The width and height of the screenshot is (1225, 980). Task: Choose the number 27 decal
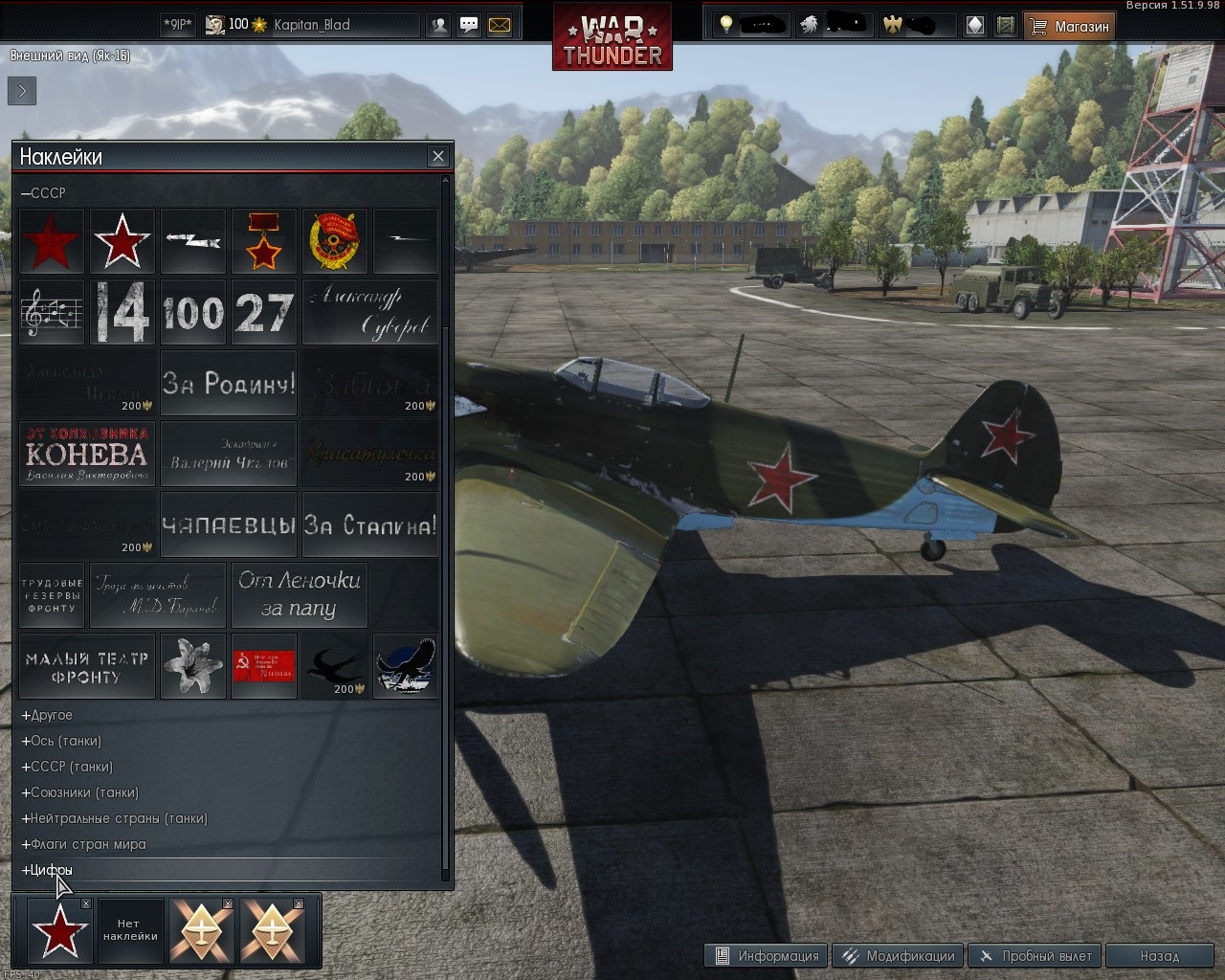click(264, 312)
